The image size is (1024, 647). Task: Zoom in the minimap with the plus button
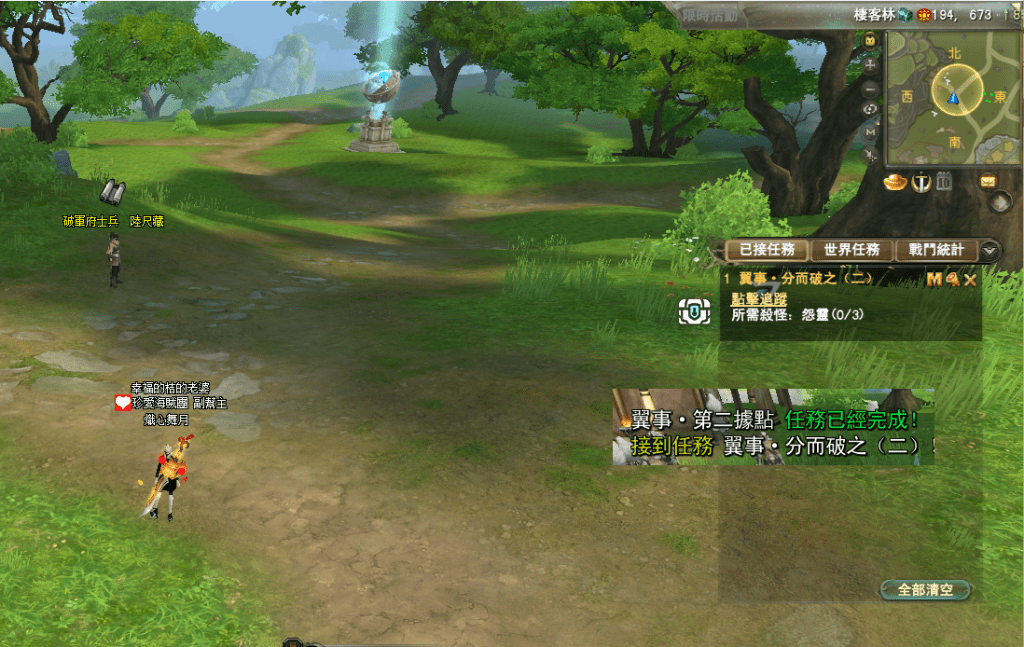(870, 64)
